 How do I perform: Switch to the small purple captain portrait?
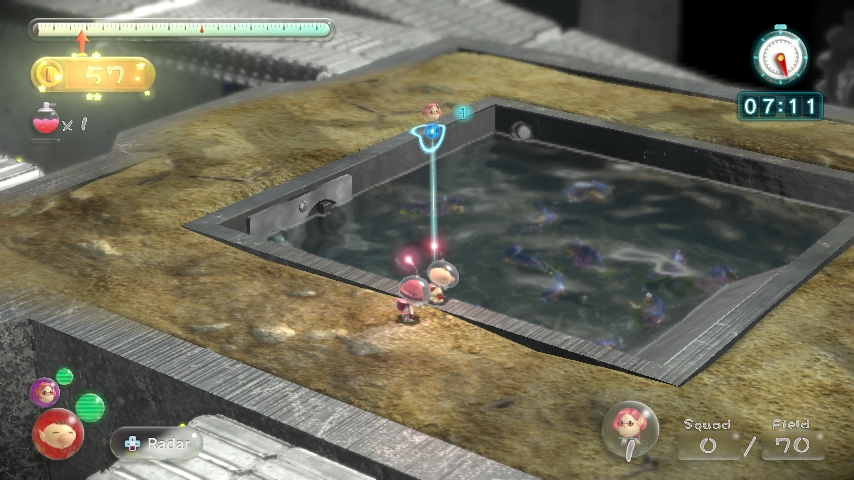coord(43,392)
